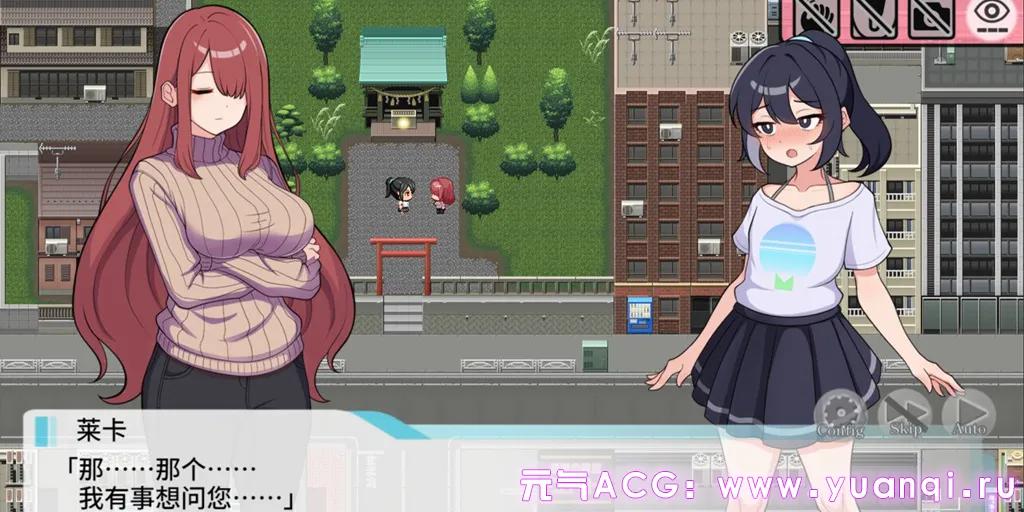Activate the Skip dialogue button
The image size is (1024, 512).
905,413
